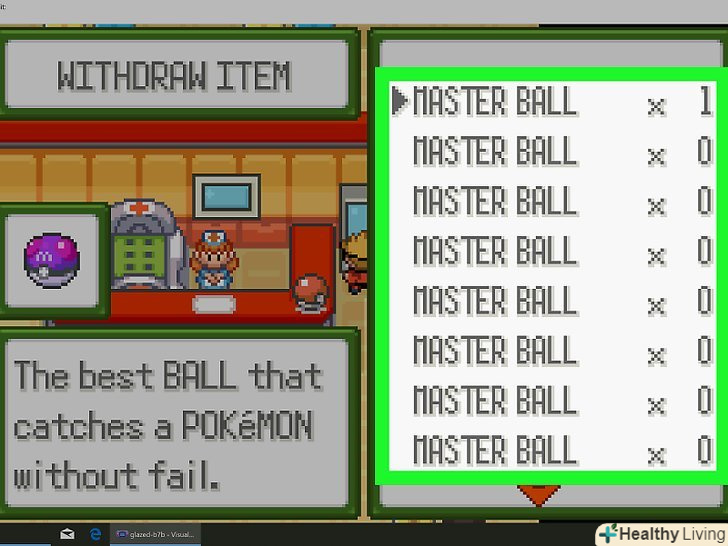Screen dimensions: 728x546
Task: Click the purple Master Ball item icon
Action: pos(51,260)
